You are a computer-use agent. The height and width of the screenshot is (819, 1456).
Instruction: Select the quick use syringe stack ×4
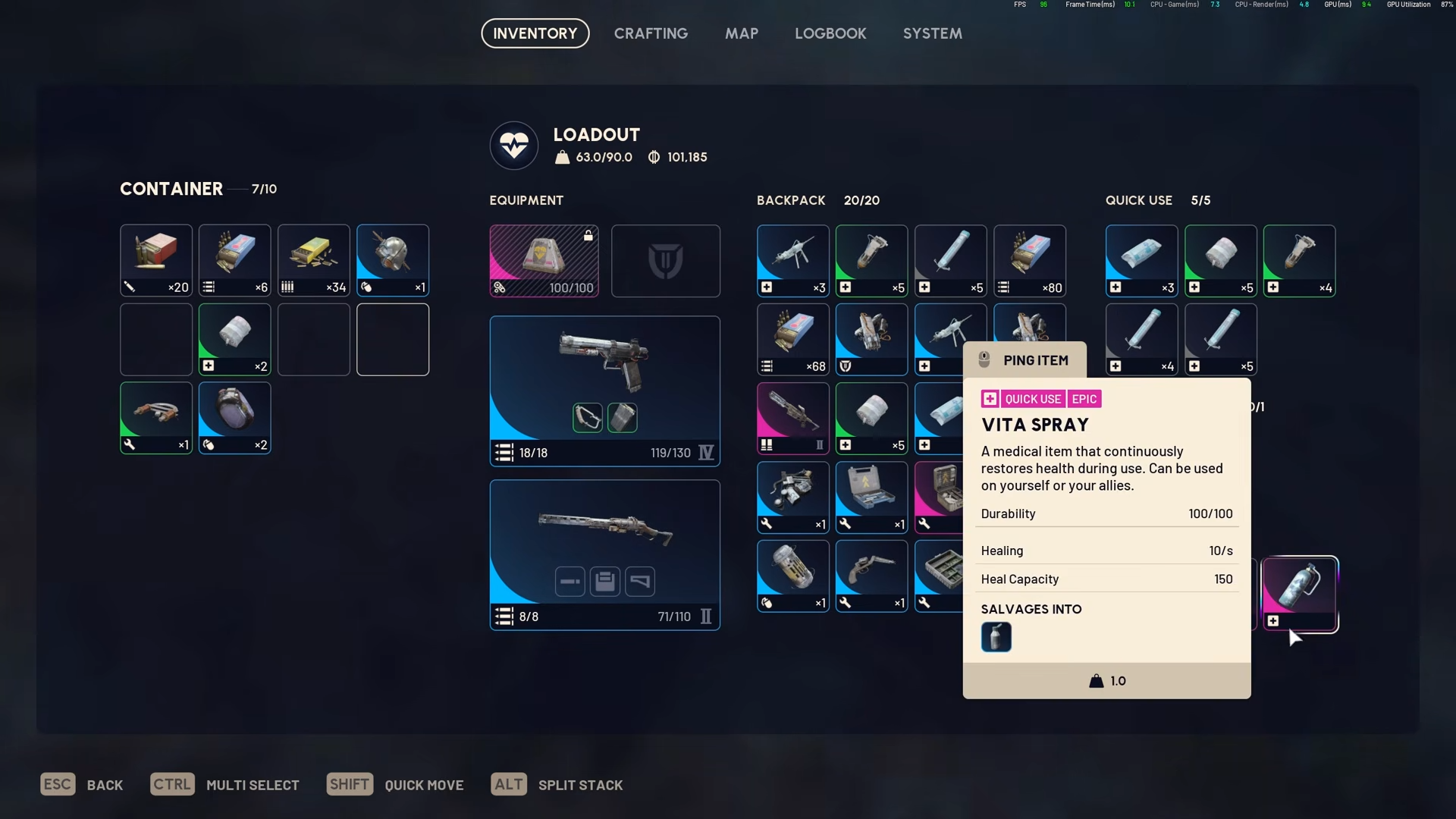(1141, 339)
